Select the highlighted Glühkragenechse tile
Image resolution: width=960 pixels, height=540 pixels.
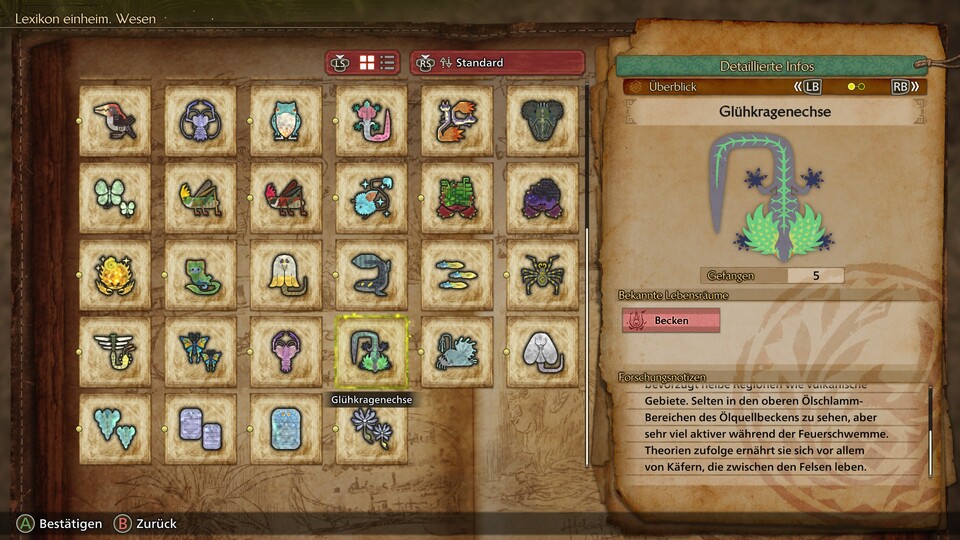click(x=371, y=351)
